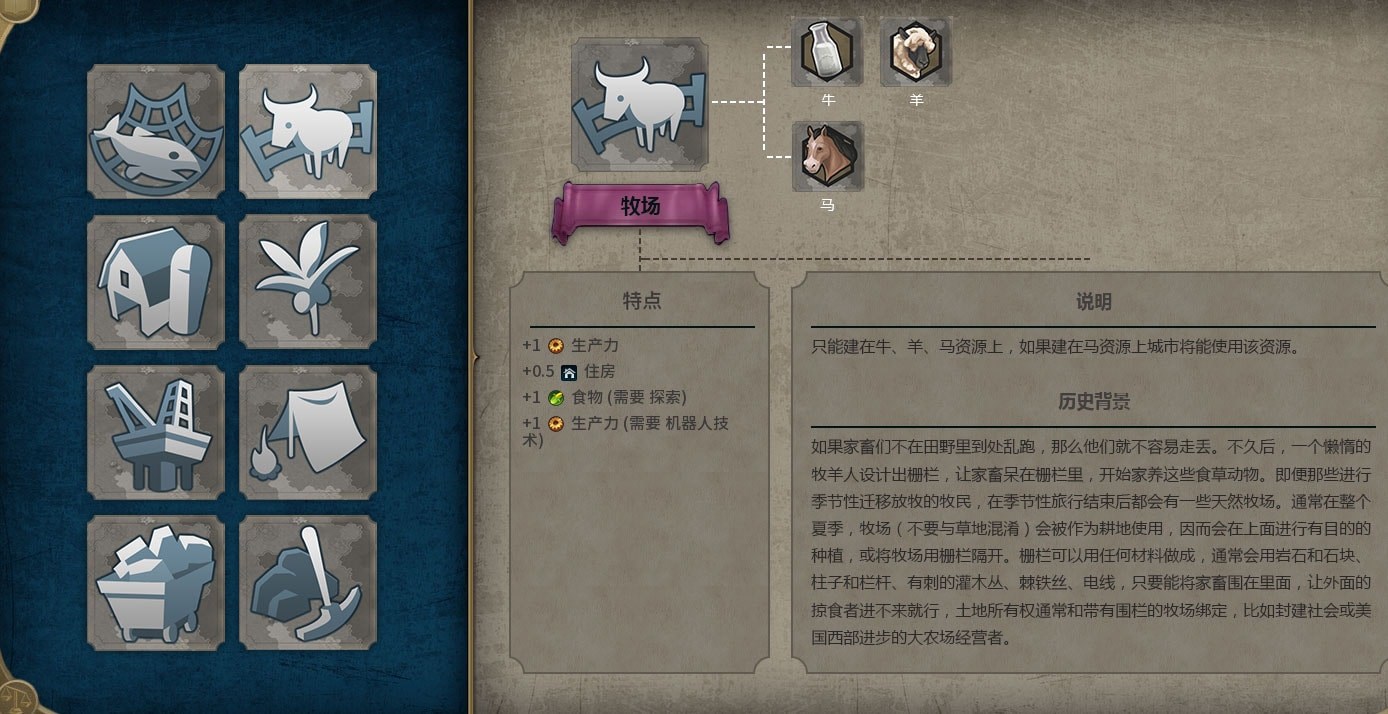Click the cattle resource icon labeled 牛
Viewport: 1388px width, 714px height.
point(827,52)
